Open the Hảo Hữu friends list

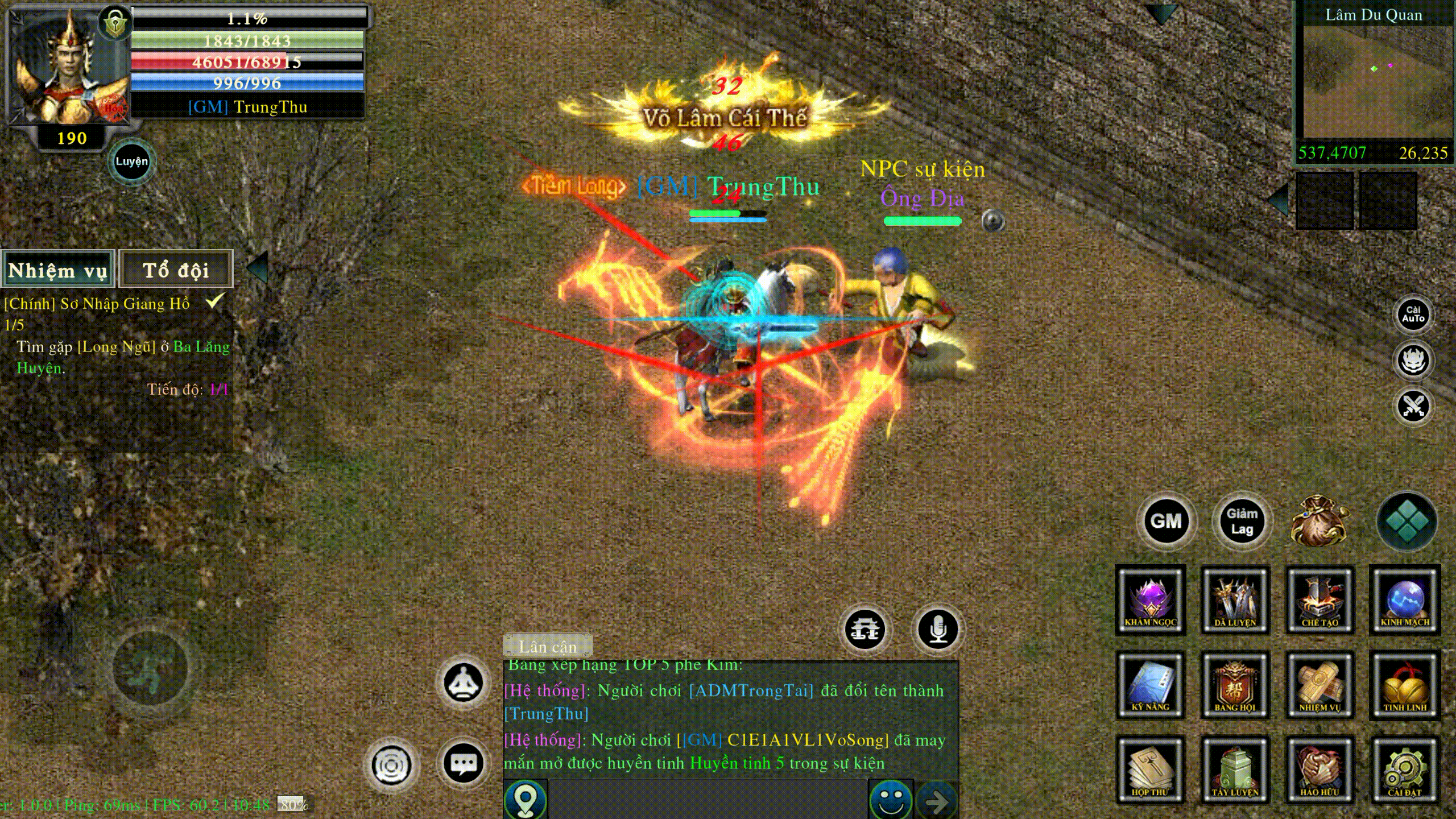pyautogui.click(x=1319, y=769)
